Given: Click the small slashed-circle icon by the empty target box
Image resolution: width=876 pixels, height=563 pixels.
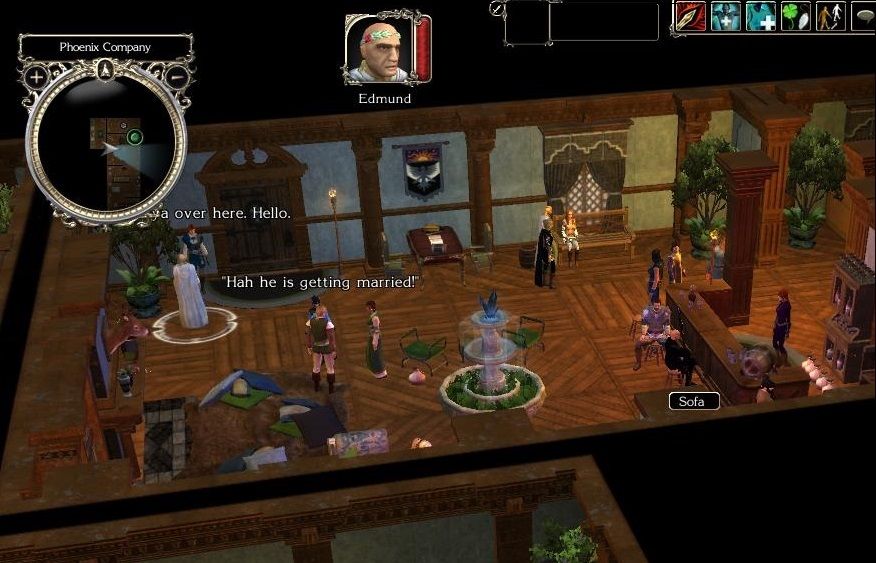Looking at the screenshot, I should tap(497, 8).
